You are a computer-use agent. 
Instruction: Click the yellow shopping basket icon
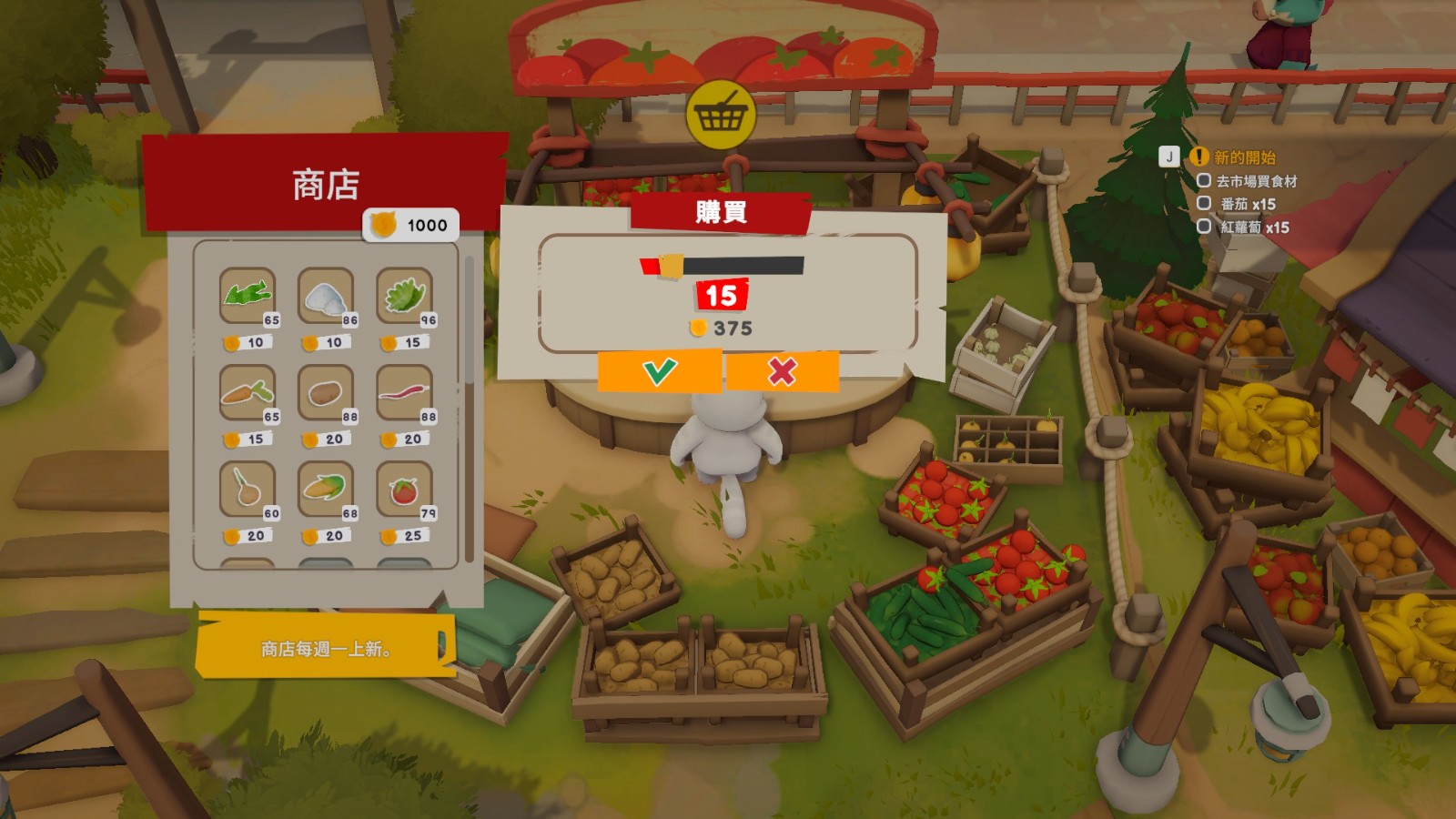(x=721, y=115)
